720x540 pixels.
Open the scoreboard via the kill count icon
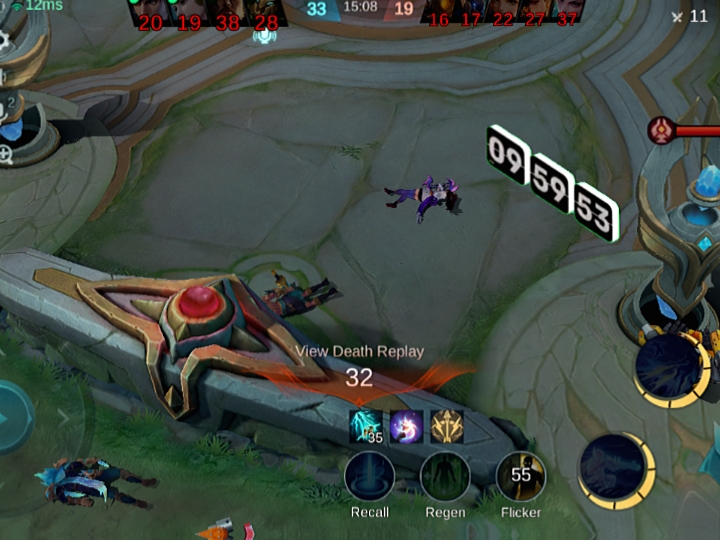690,16
